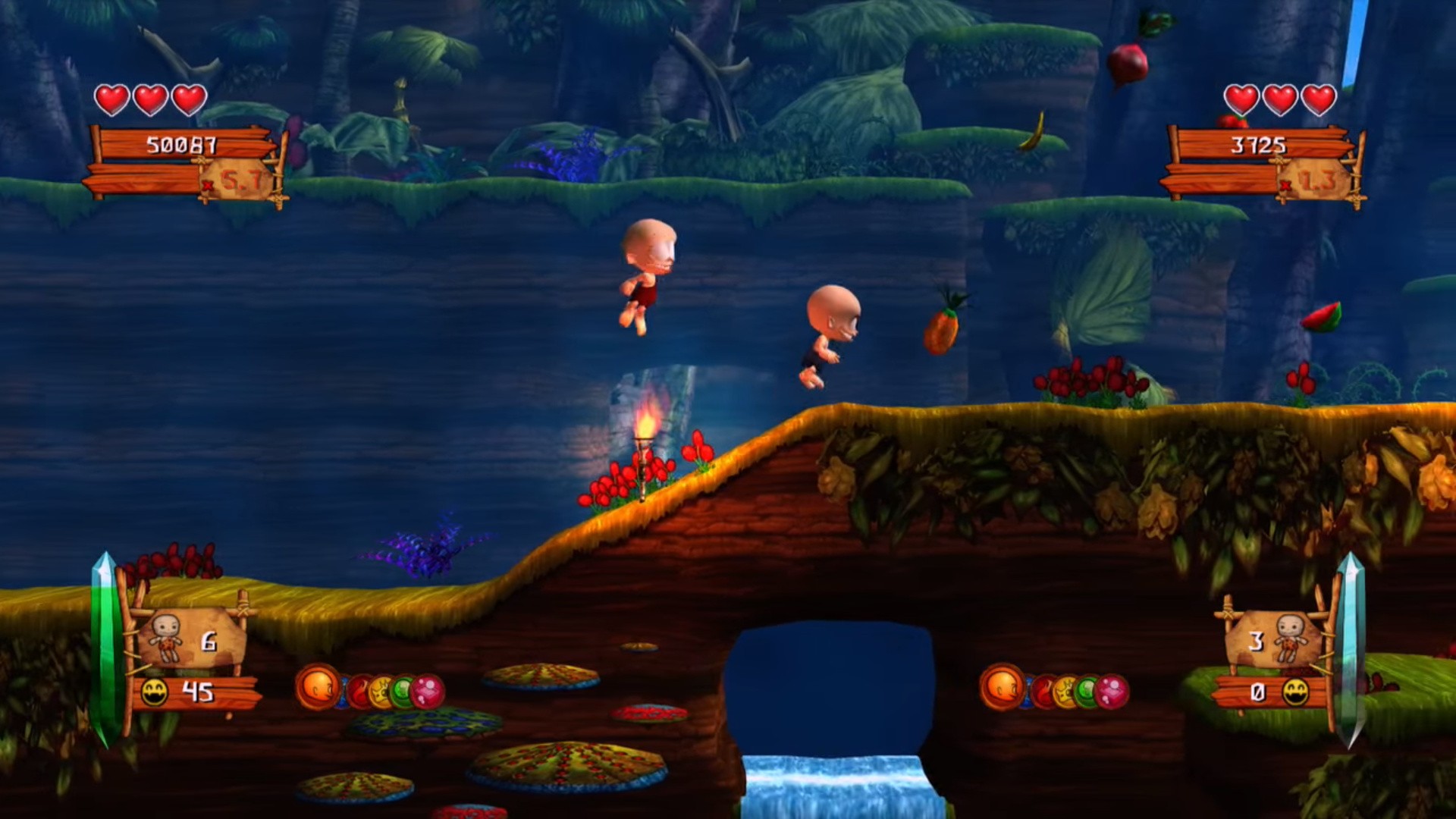This screenshot has height=819, width=1456.
Task: Pick the yellow crown orb power-up icon
Action: click(381, 692)
